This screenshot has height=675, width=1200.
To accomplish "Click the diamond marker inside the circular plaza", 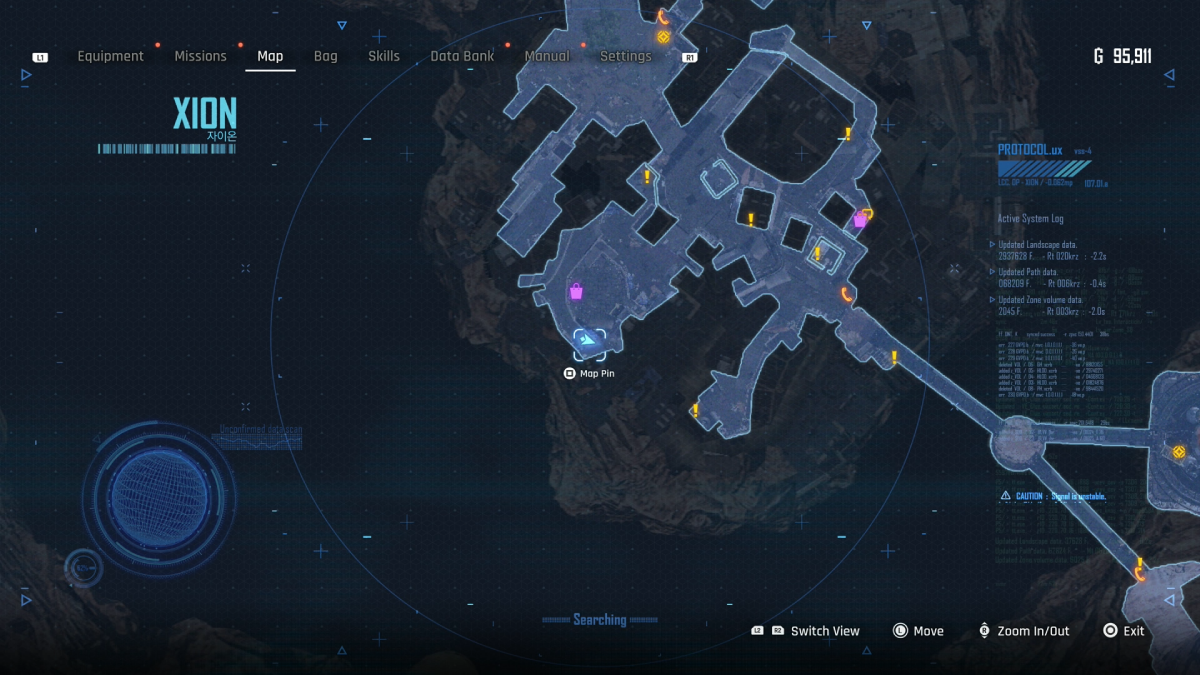I will [x=1179, y=452].
